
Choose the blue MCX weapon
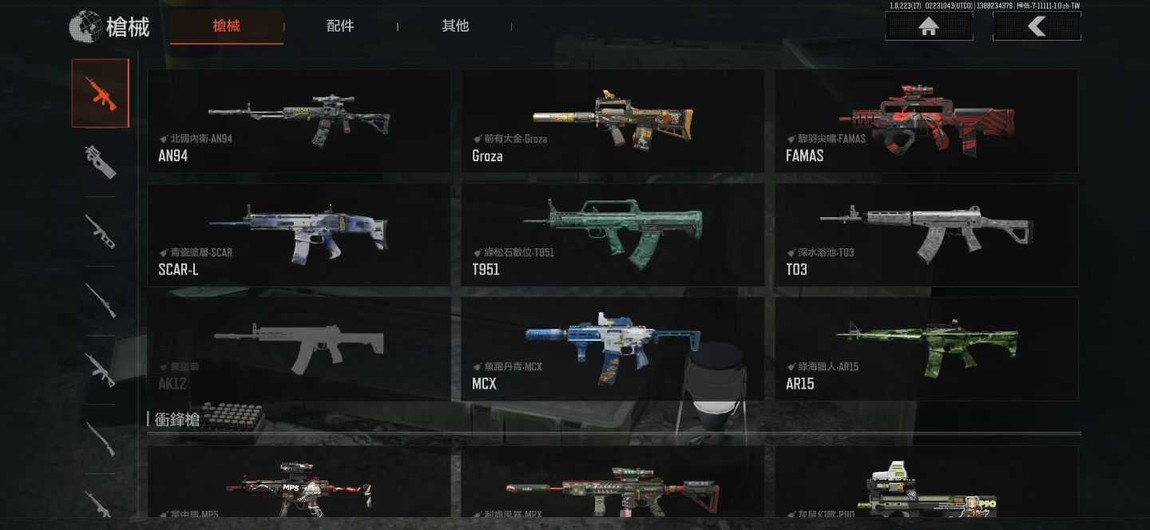[612, 348]
